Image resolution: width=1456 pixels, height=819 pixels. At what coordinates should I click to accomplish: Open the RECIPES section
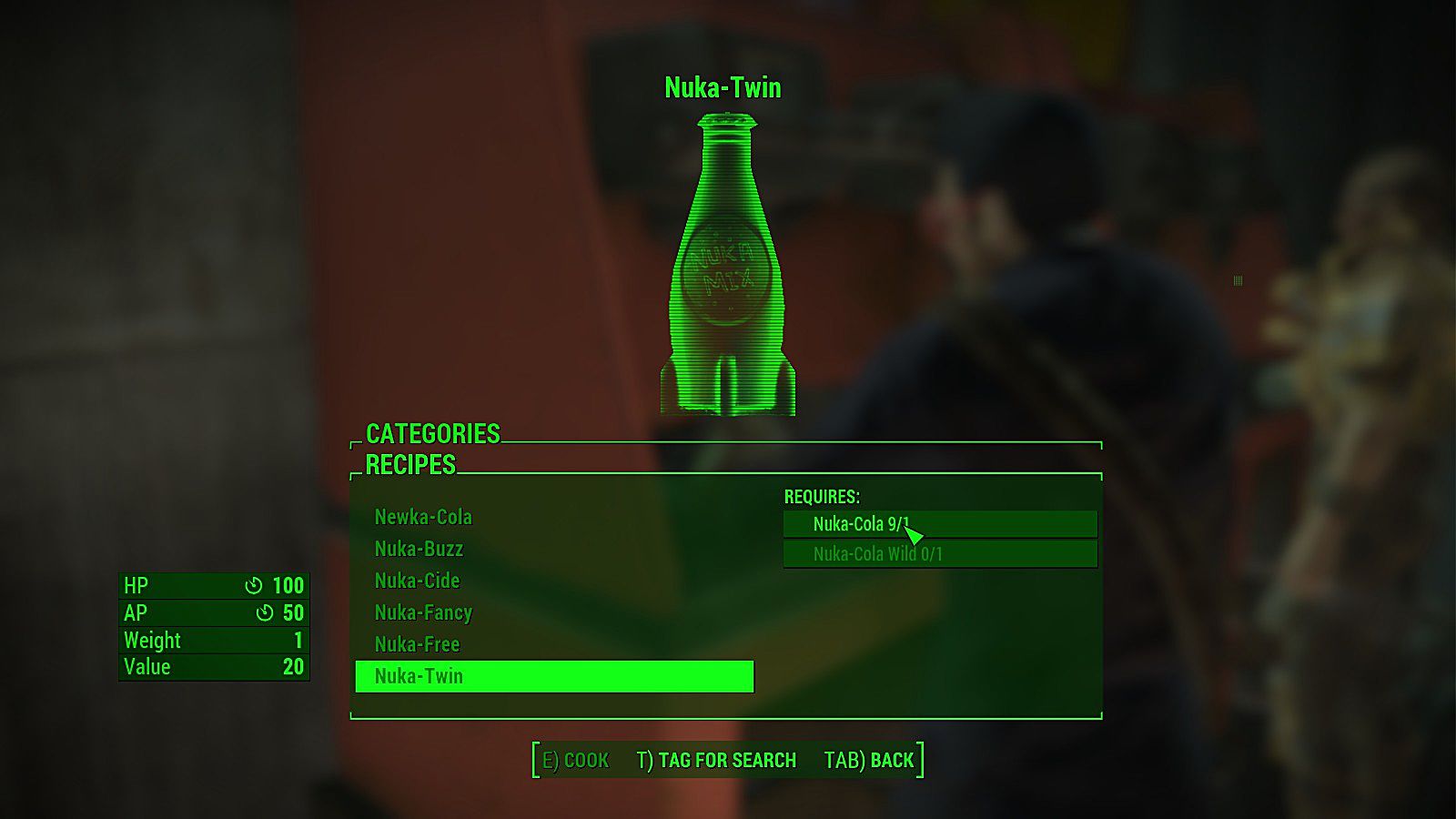point(409,466)
